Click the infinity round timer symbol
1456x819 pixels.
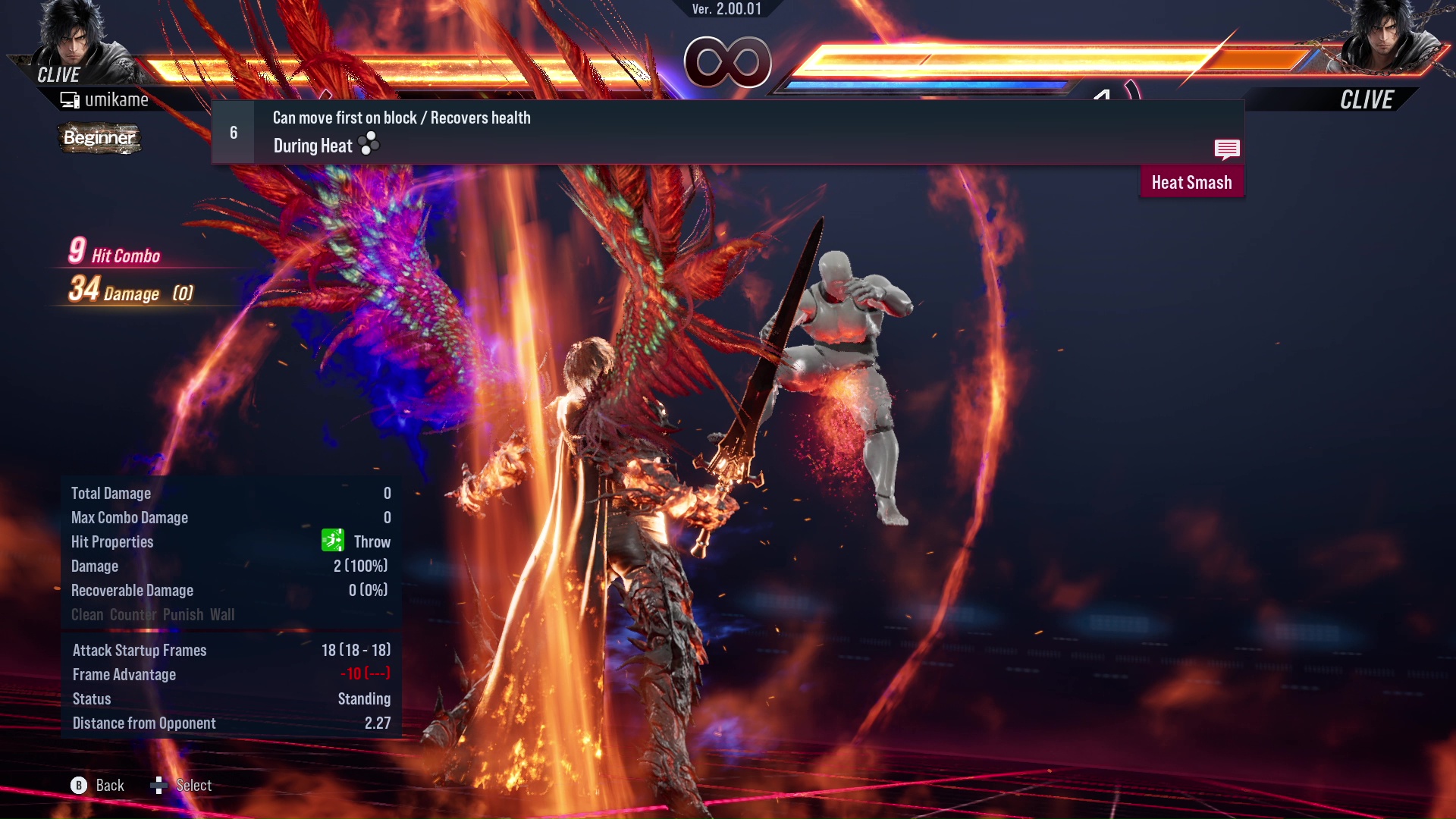(x=728, y=62)
